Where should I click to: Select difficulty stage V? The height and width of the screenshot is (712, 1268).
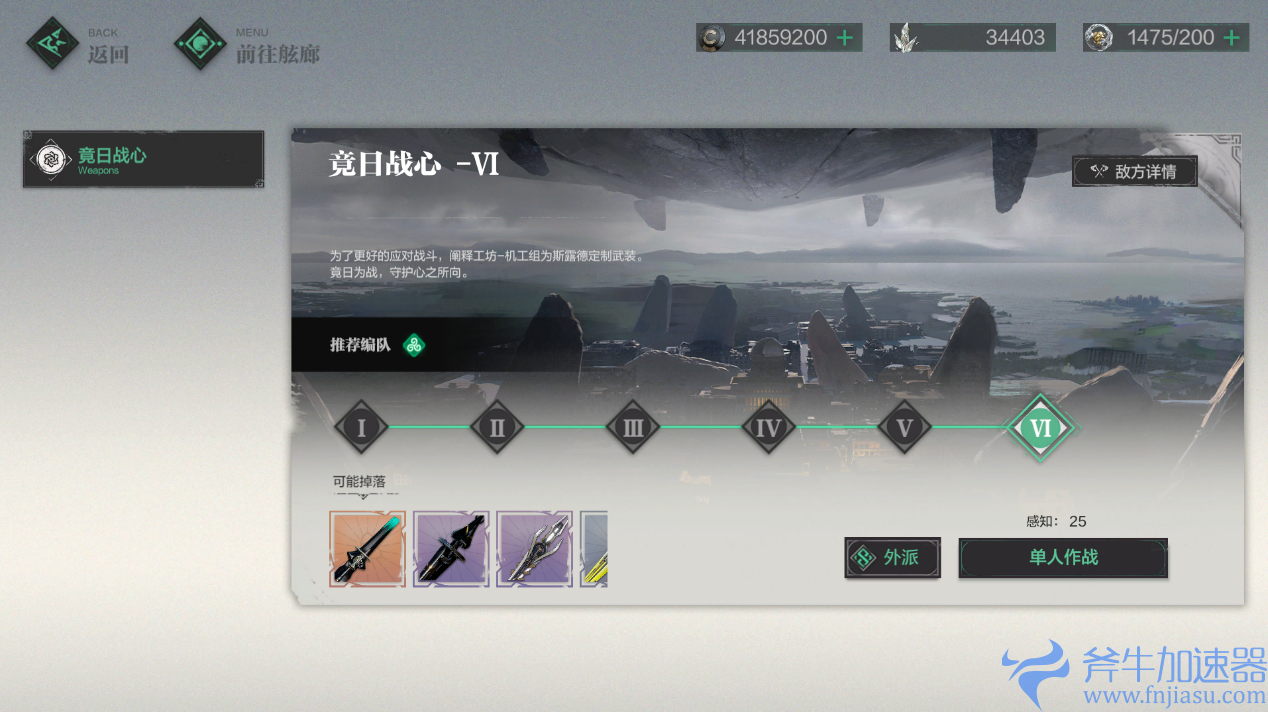904,428
